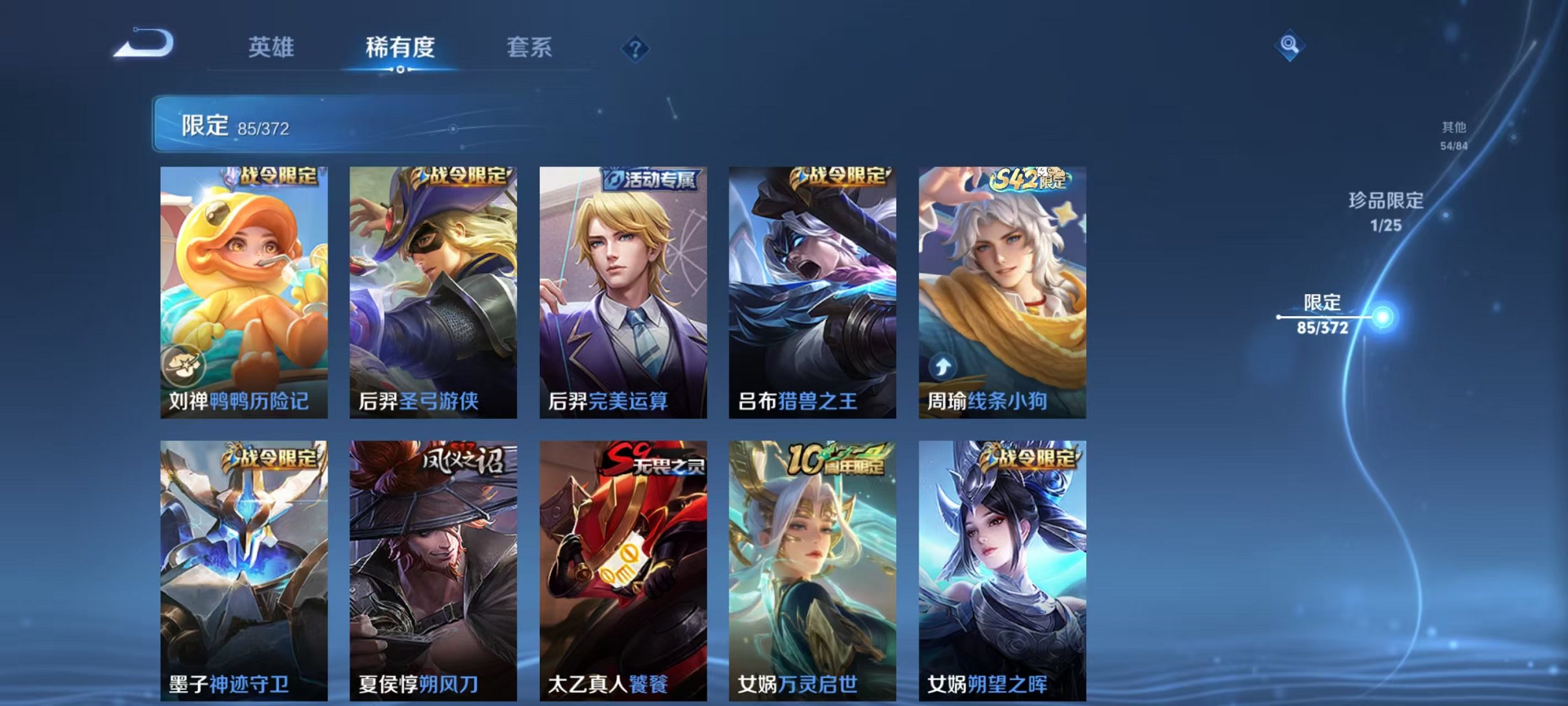Click the help question mark icon
Image resolution: width=1568 pixels, height=706 pixels.
point(636,47)
